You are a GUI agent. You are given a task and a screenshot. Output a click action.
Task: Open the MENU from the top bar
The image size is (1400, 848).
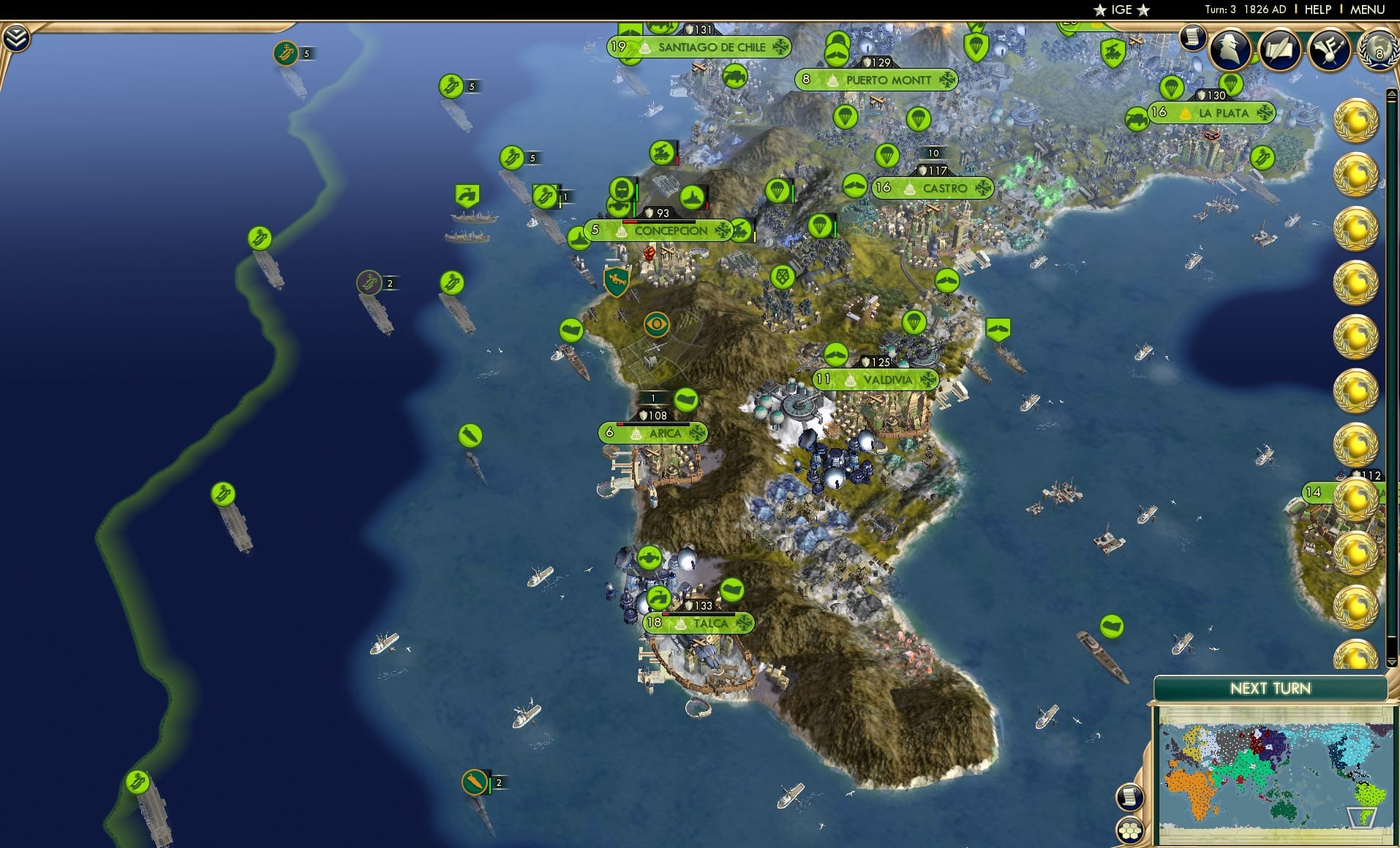coord(1369,10)
